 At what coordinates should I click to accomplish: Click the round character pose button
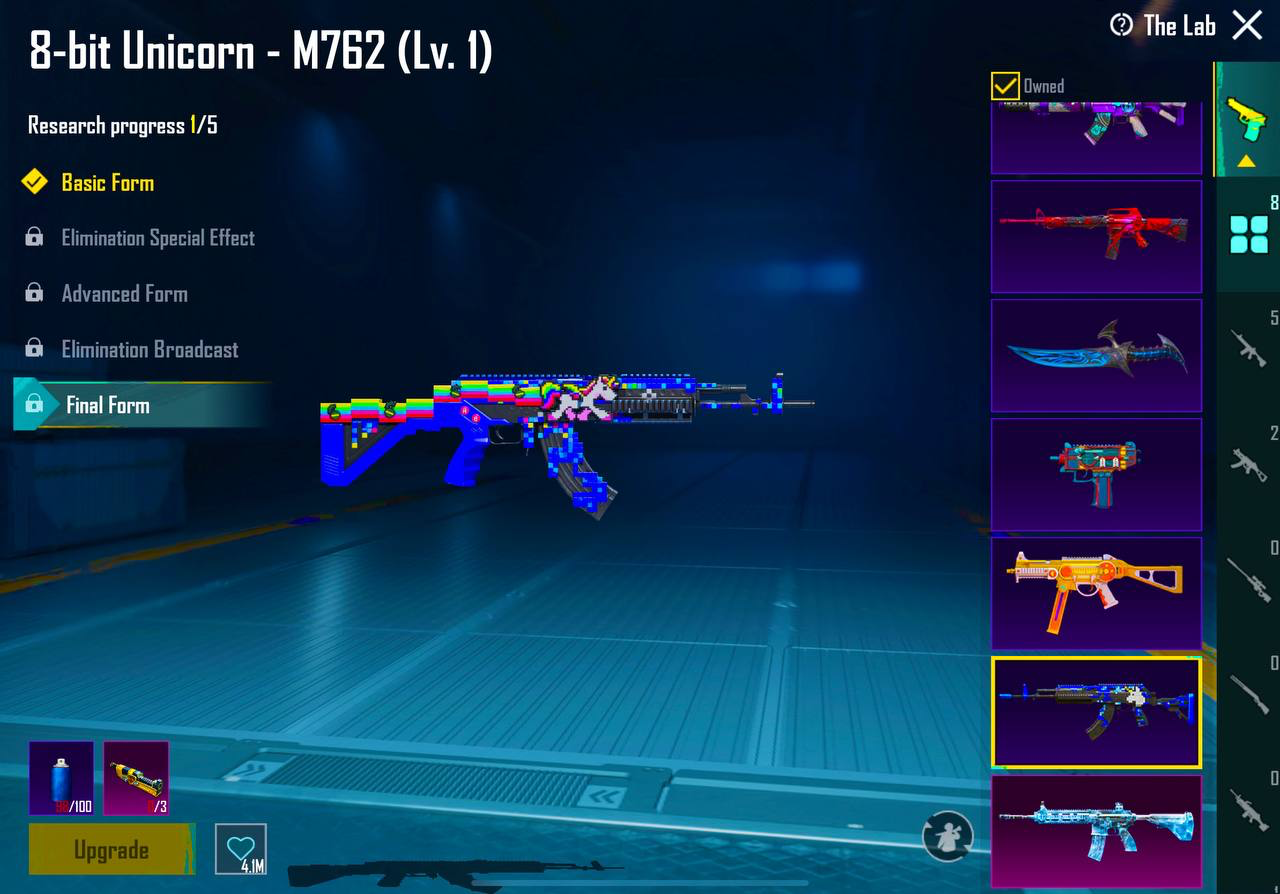(x=947, y=836)
